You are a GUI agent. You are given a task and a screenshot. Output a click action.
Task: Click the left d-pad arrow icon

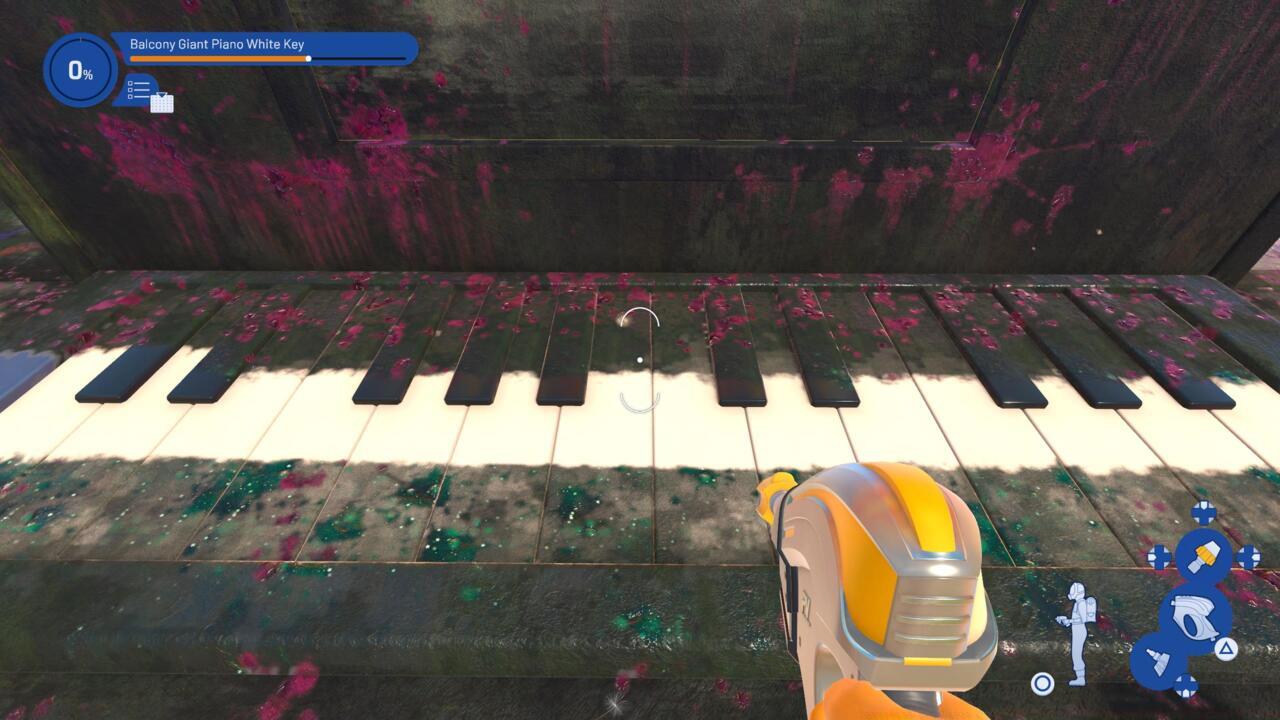pos(1159,558)
